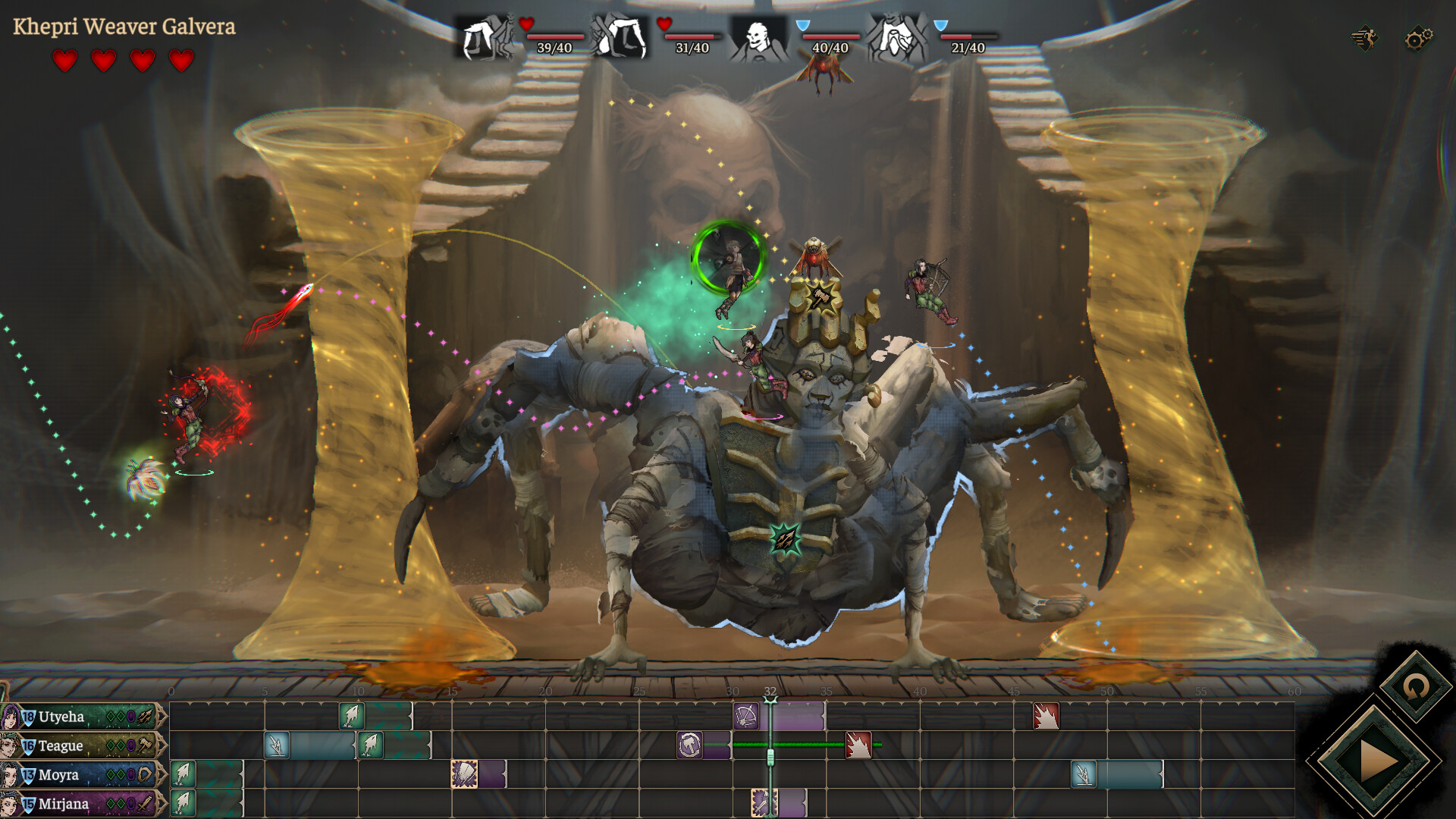The image size is (1456, 819).
Task: Select Mirjana's purple action at the playhead
Action: [x=763, y=803]
